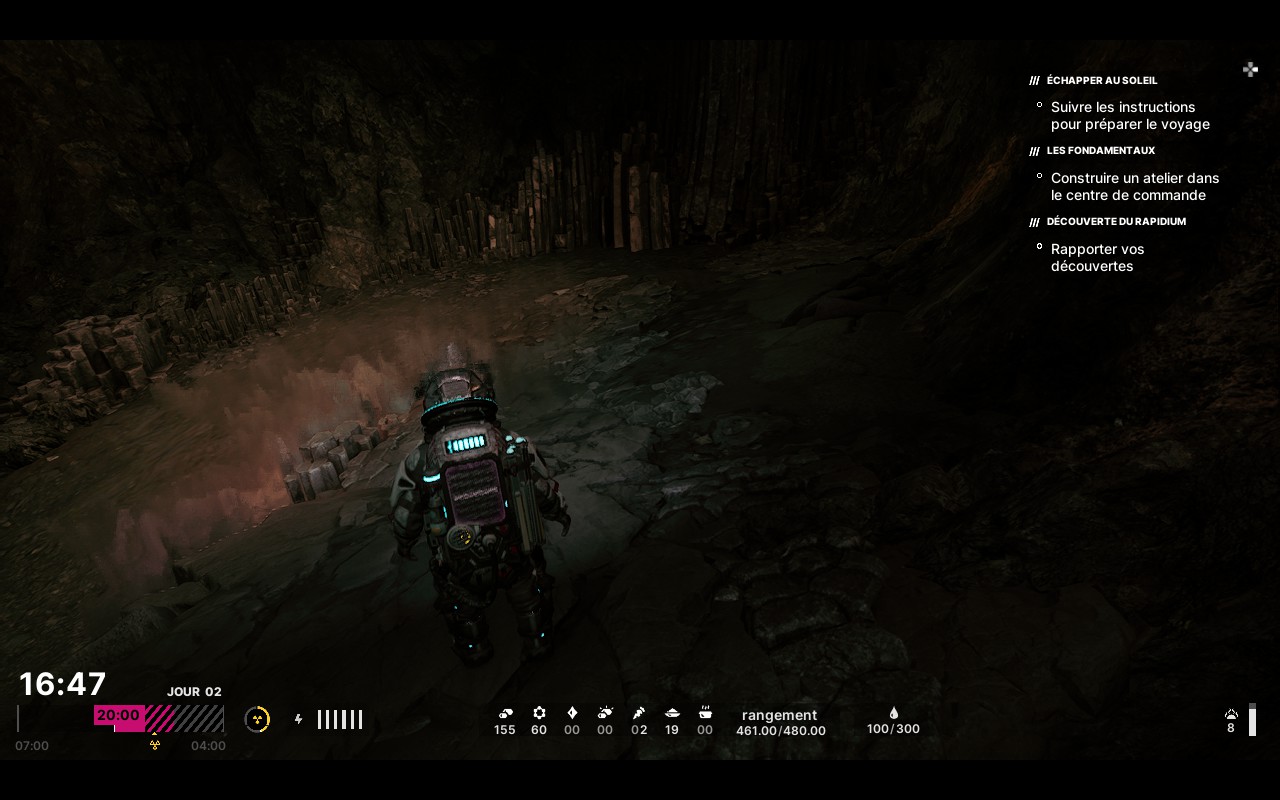The width and height of the screenshot is (1280, 800).
Task: Click the magenta 20:00 schedule block
Action: 119,716
